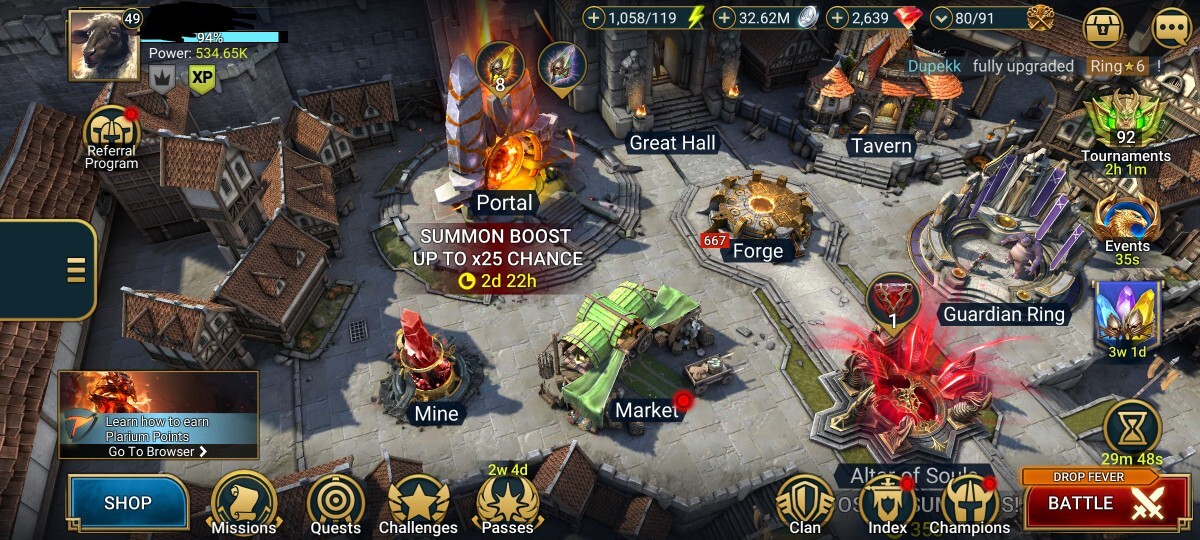Add more energy with the plus button
This screenshot has width=1200, height=540.
[x=594, y=18]
